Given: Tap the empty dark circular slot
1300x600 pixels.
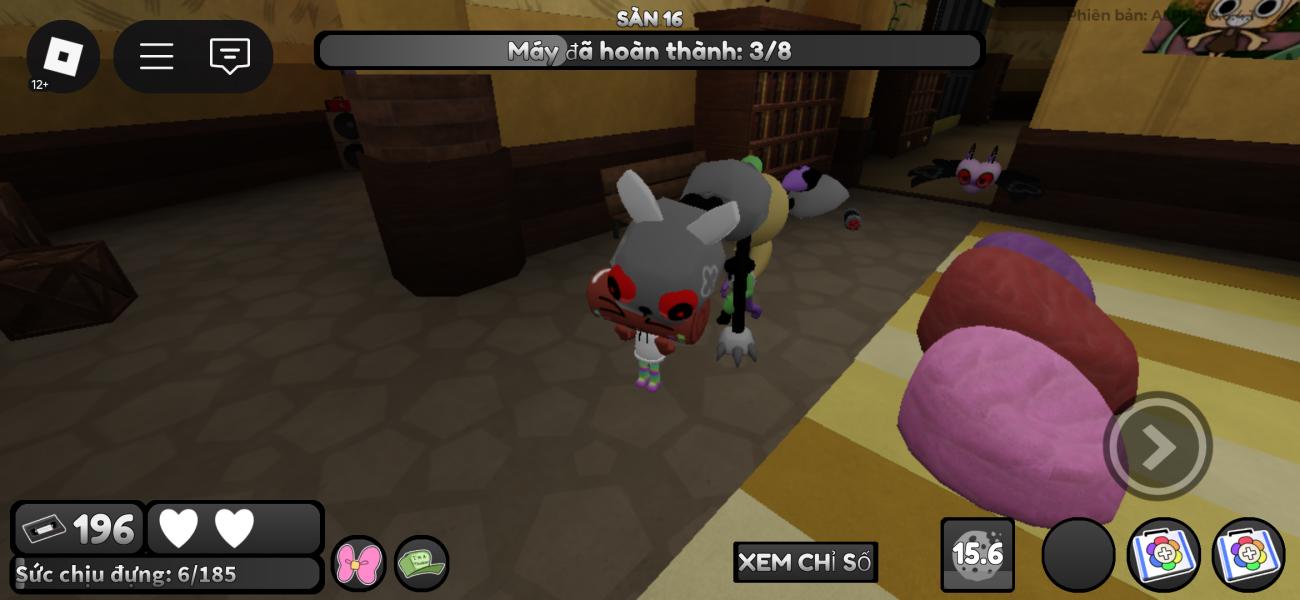Looking at the screenshot, I should pos(1078,555).
